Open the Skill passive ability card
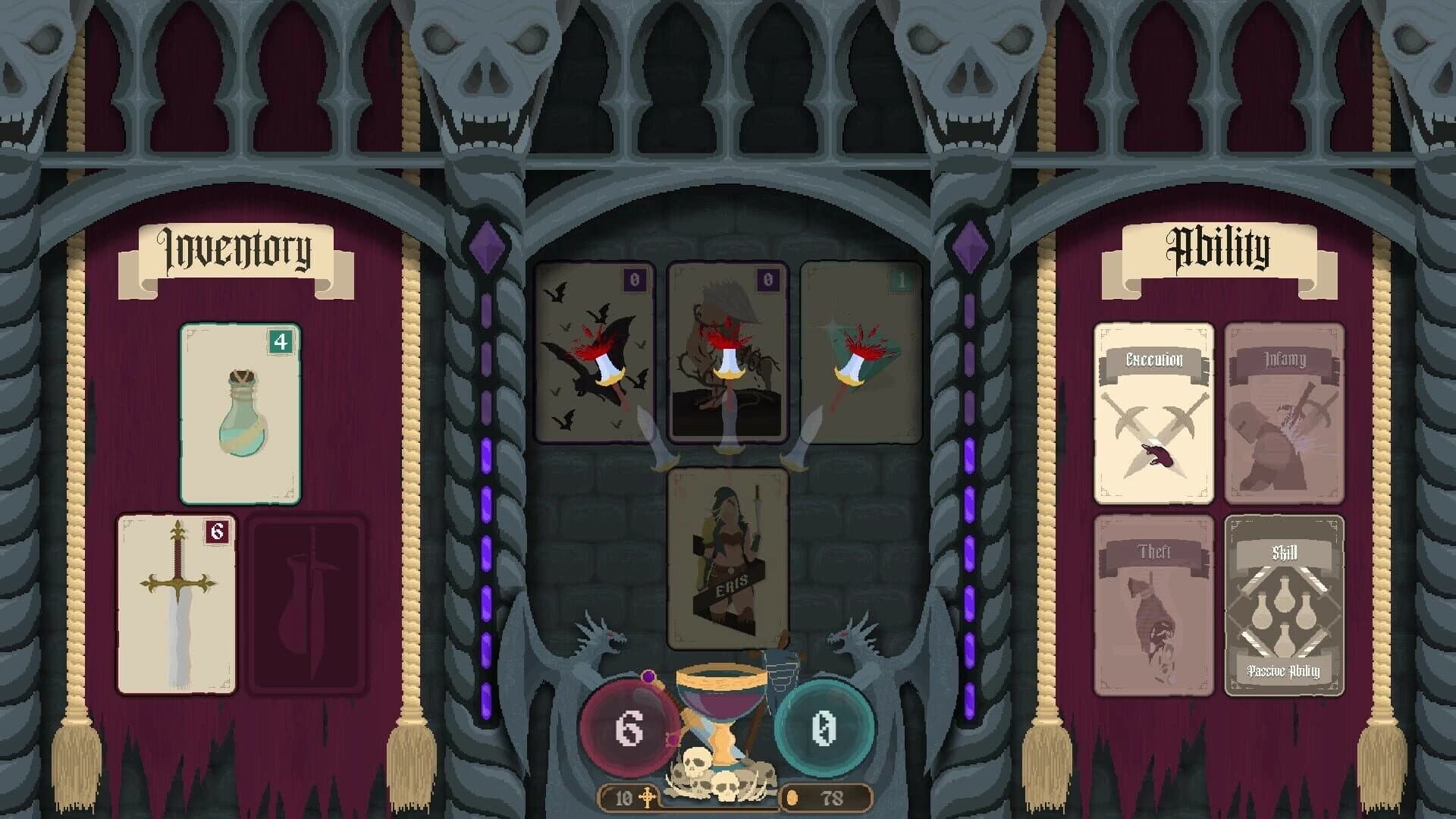The image size is (1456, 819). click(x=1284, y=607)
